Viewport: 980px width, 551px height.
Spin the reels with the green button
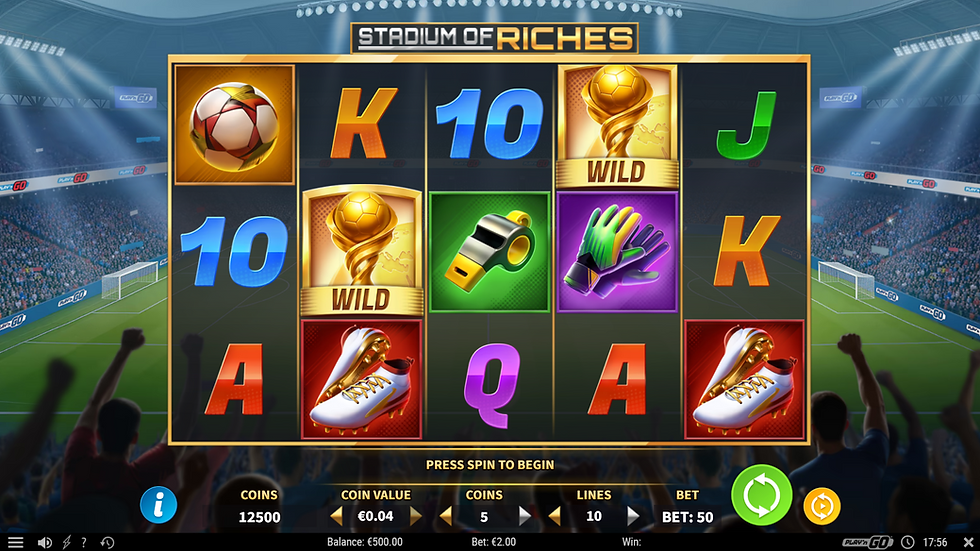[x=761, y=495]
